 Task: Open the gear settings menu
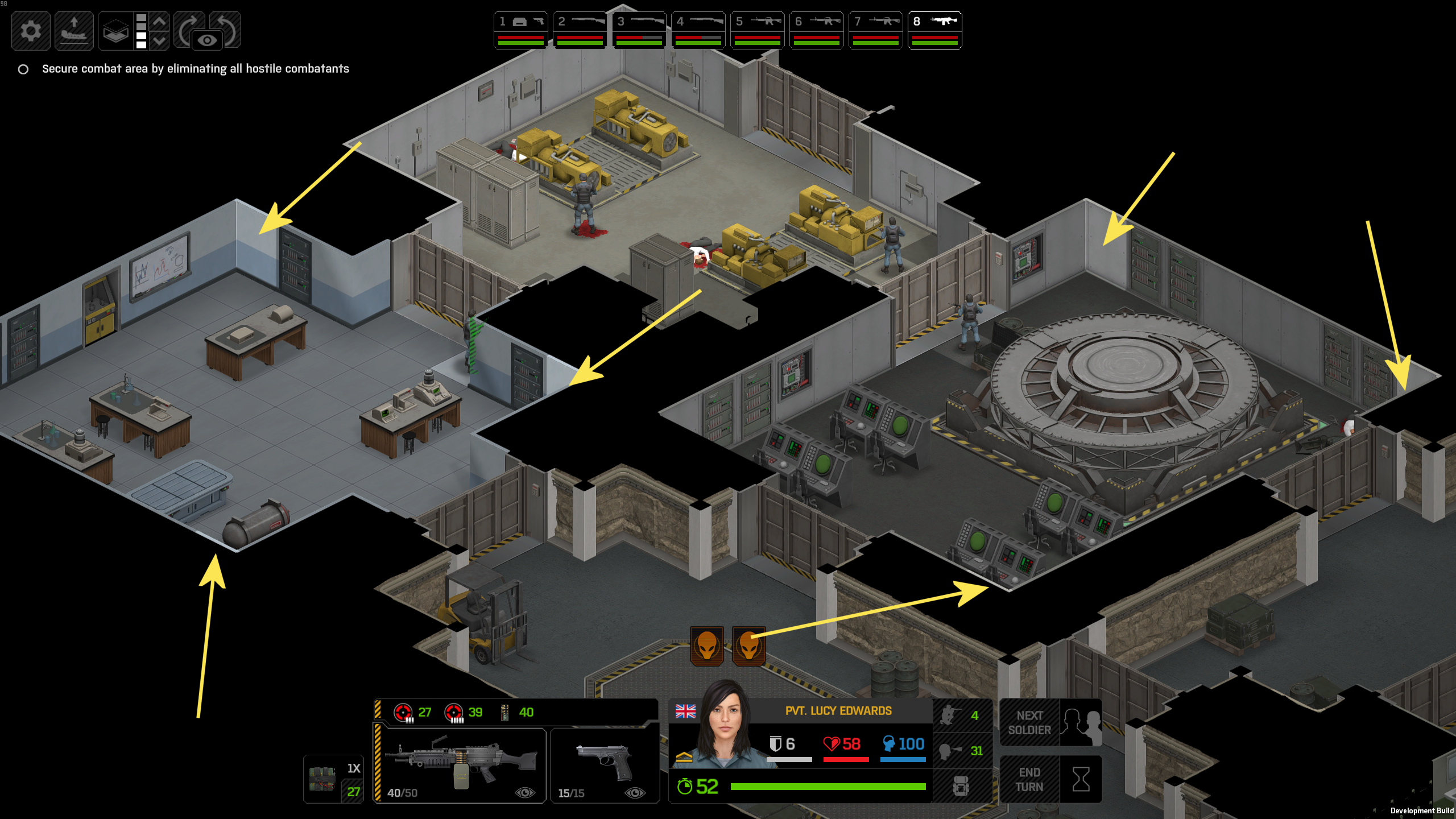coord(31,31)
